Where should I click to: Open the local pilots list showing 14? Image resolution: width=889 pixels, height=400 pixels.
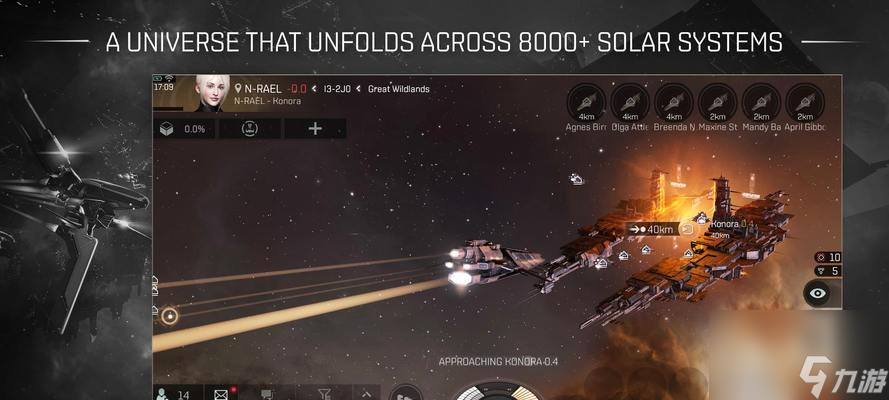172,394
